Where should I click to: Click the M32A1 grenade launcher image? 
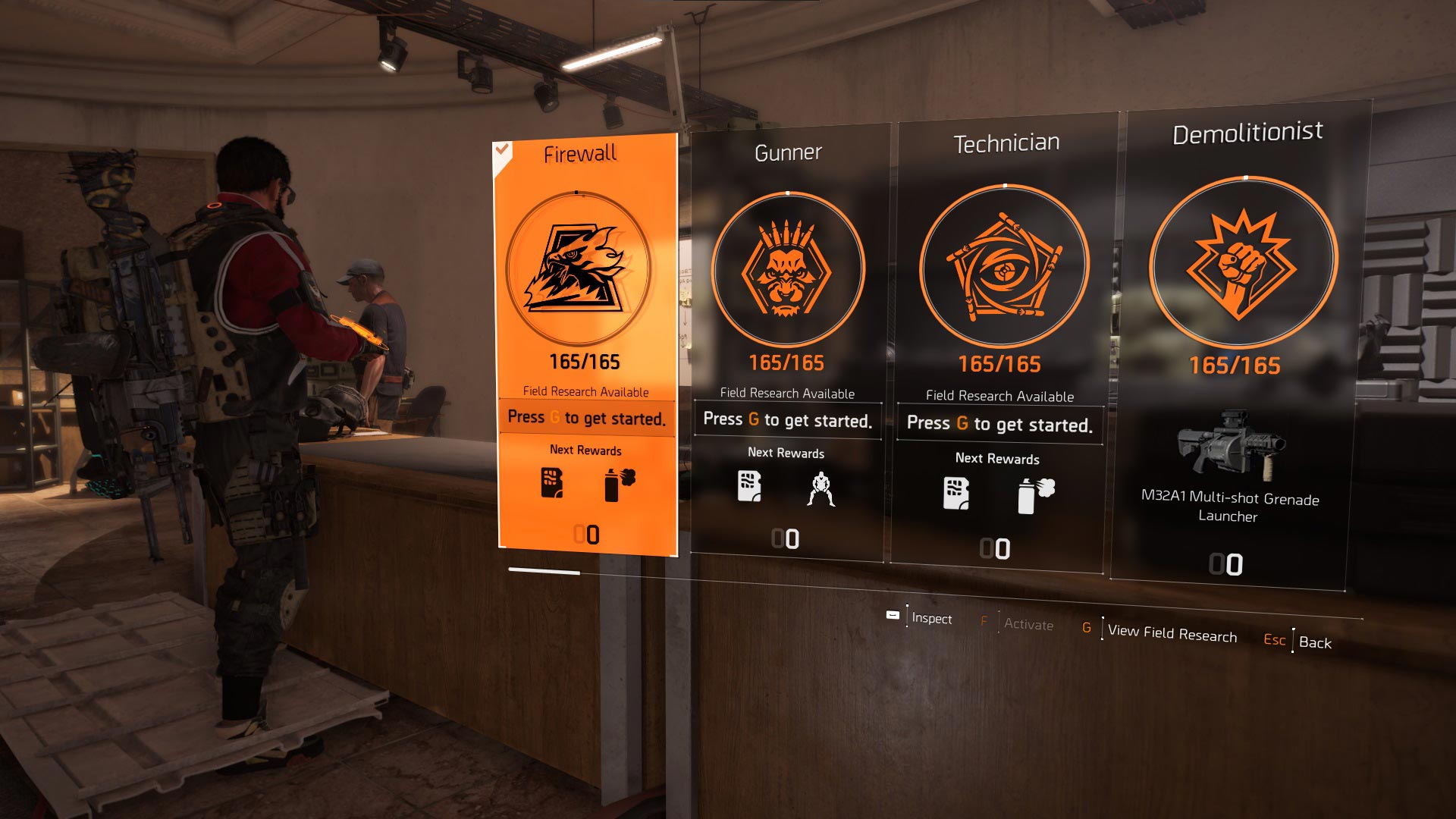click(x=1230, y=445)
